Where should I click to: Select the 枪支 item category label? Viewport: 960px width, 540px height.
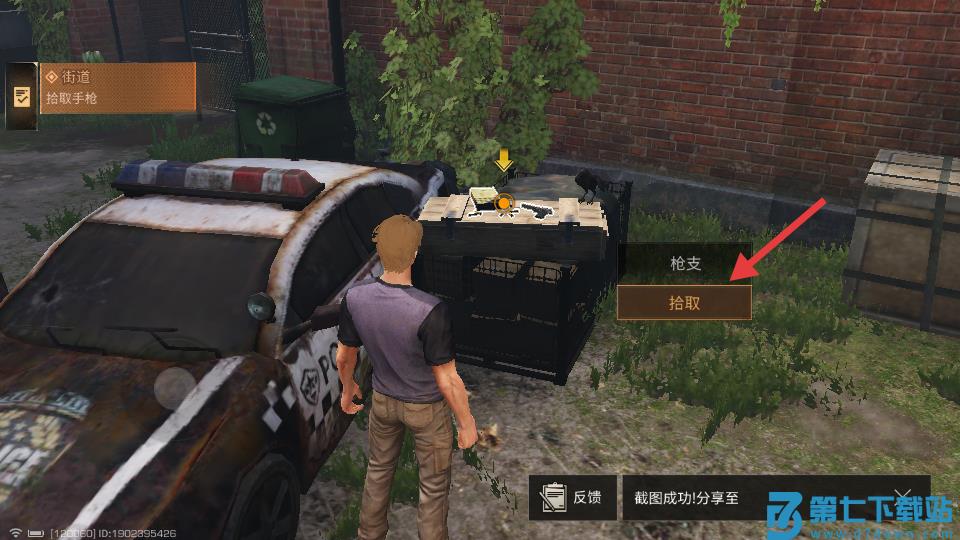(684, 264)
